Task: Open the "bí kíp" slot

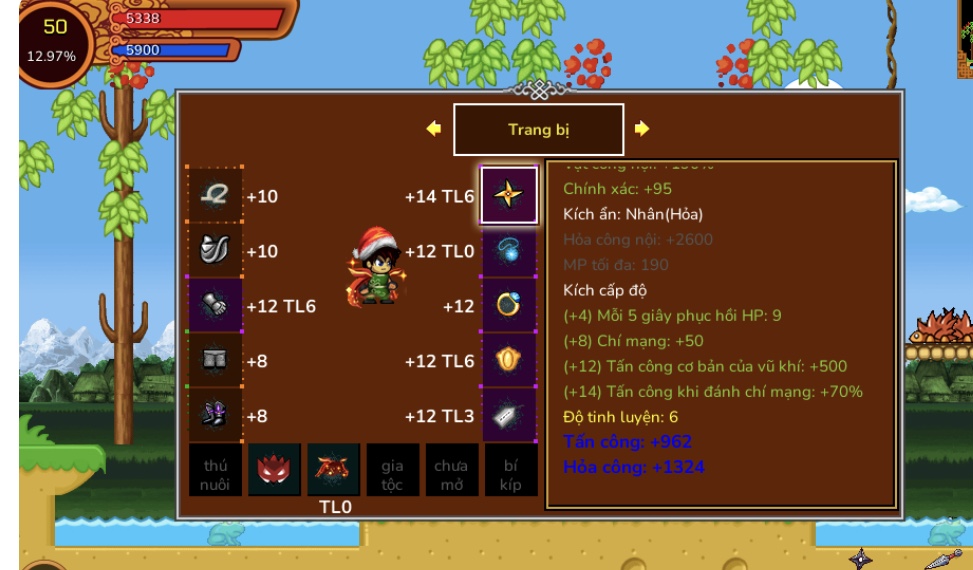Action: (510, 471)
